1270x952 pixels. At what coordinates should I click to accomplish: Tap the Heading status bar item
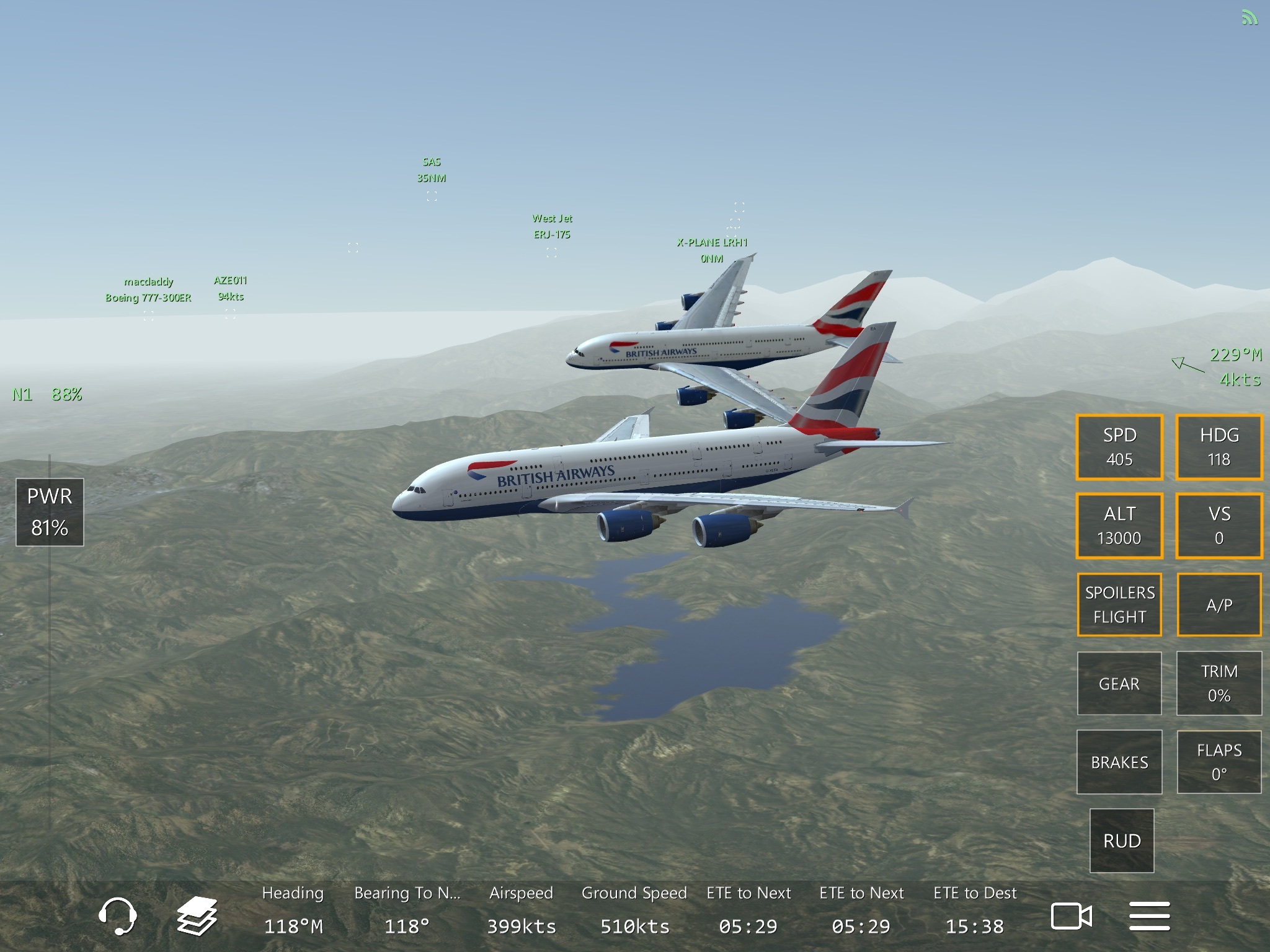[293, 910]
